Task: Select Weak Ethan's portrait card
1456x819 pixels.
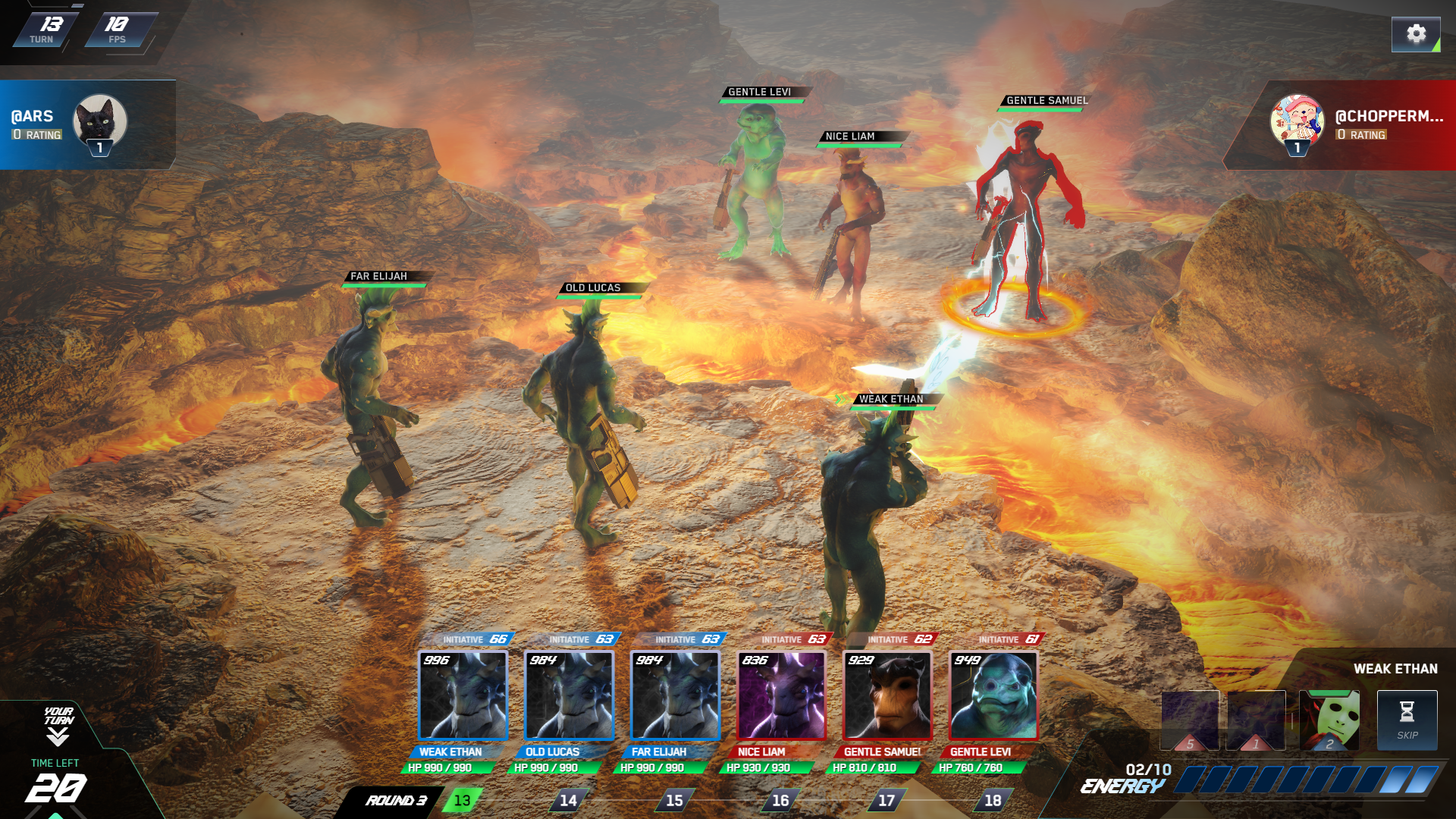Action: coord(463,696)
